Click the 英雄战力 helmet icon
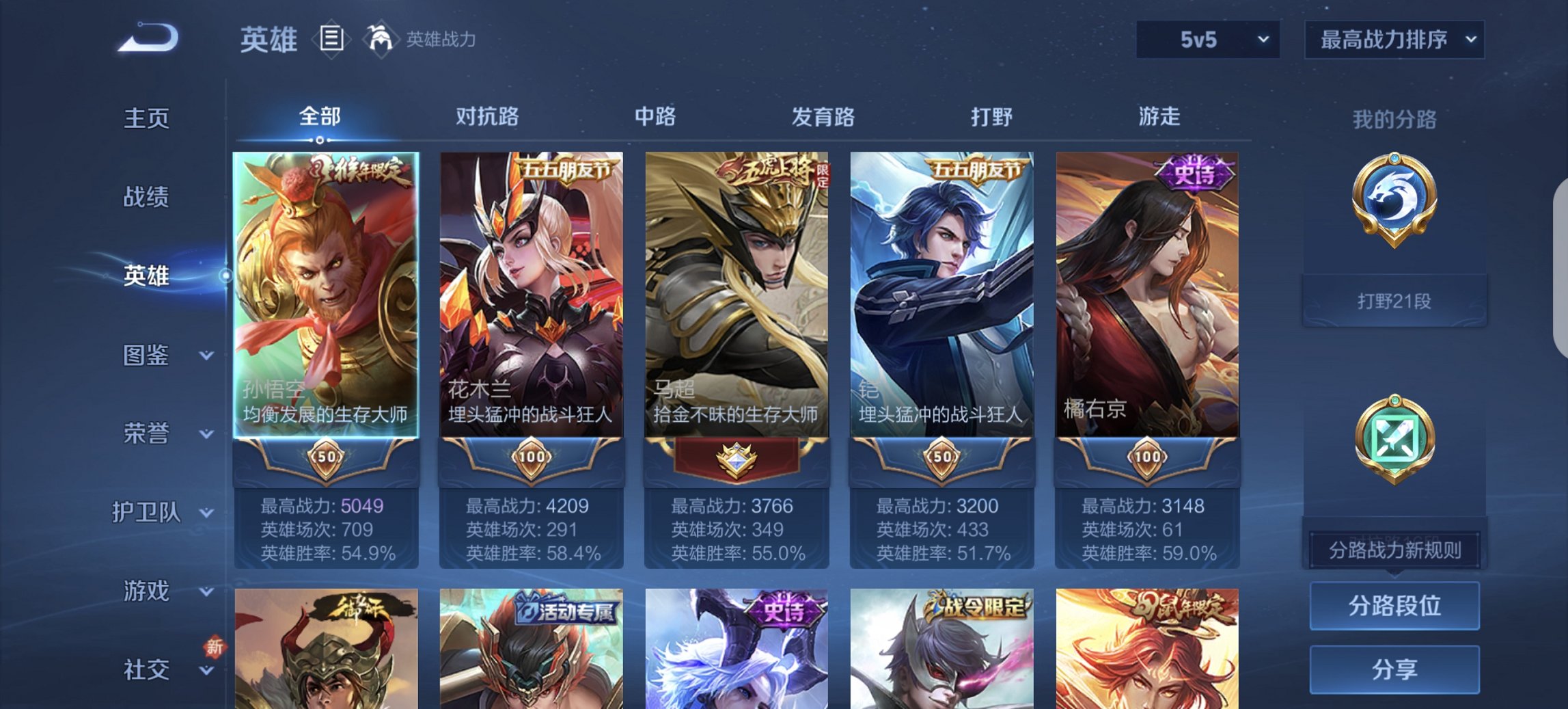Viewport: 1568px width, 709px height. pos(380,40)
